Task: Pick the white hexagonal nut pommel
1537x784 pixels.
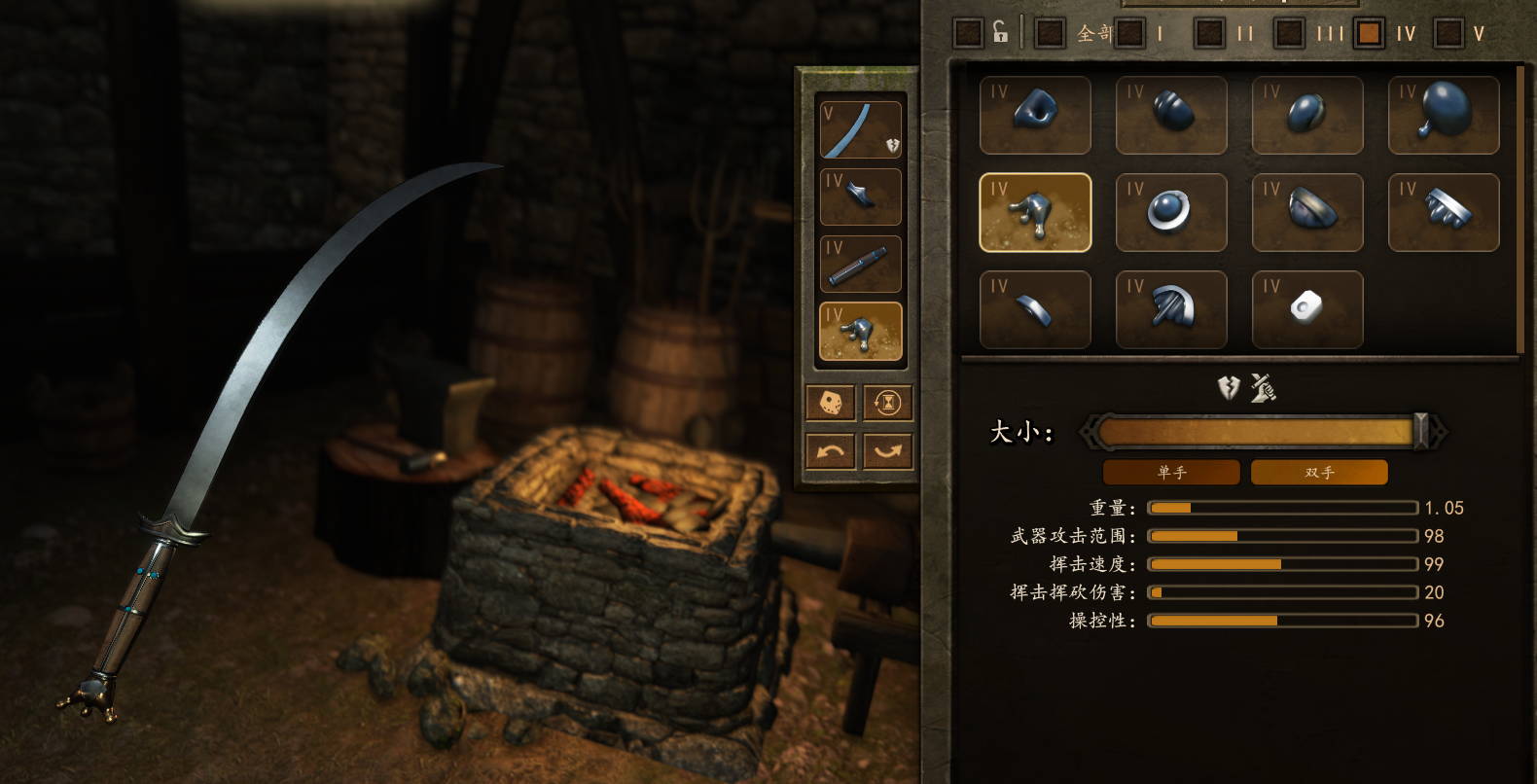Action: click(1307, 309)
